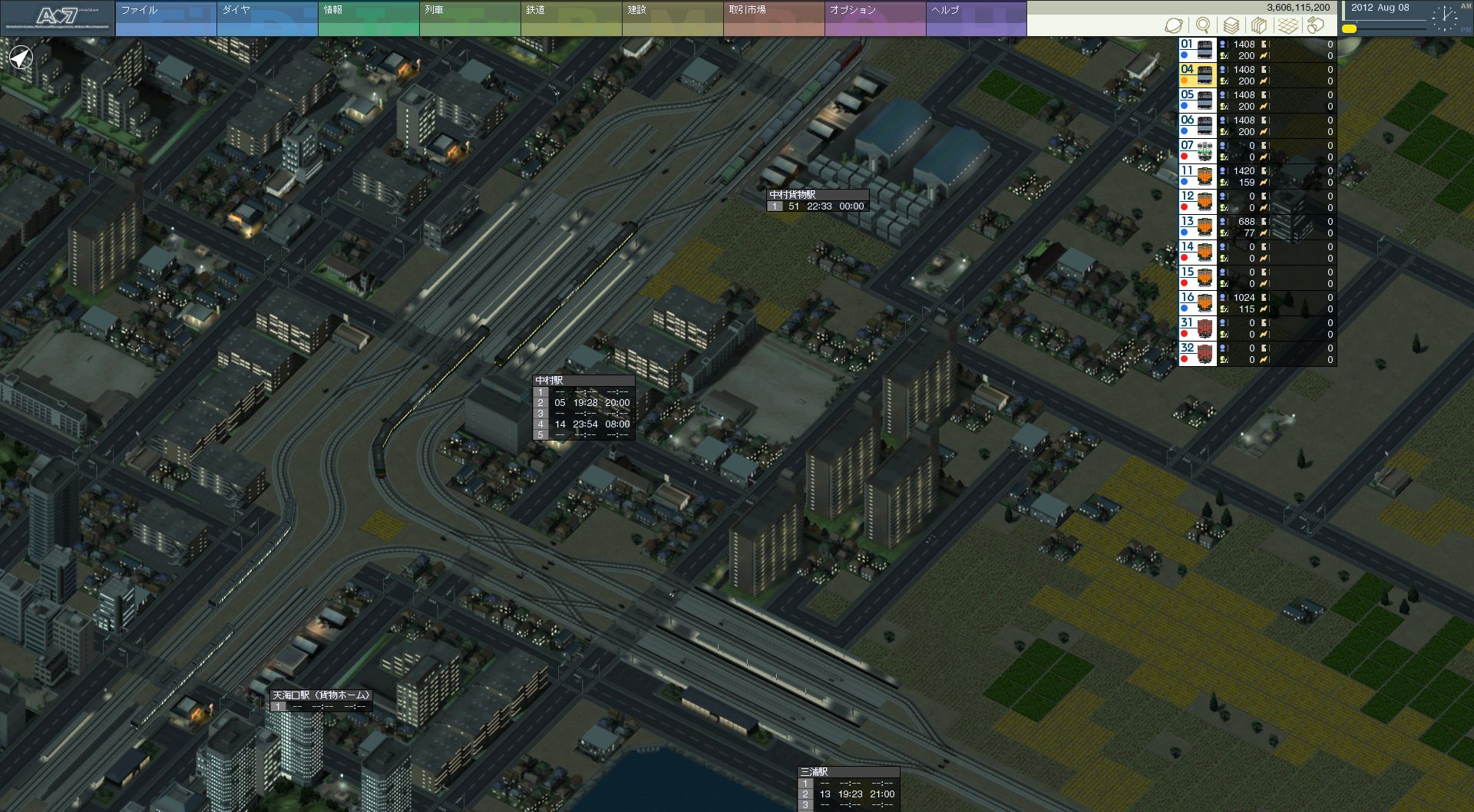Open the 情報 (Information) menu
This screenshot has width=1474, height=812.
[x=368, y=18]
